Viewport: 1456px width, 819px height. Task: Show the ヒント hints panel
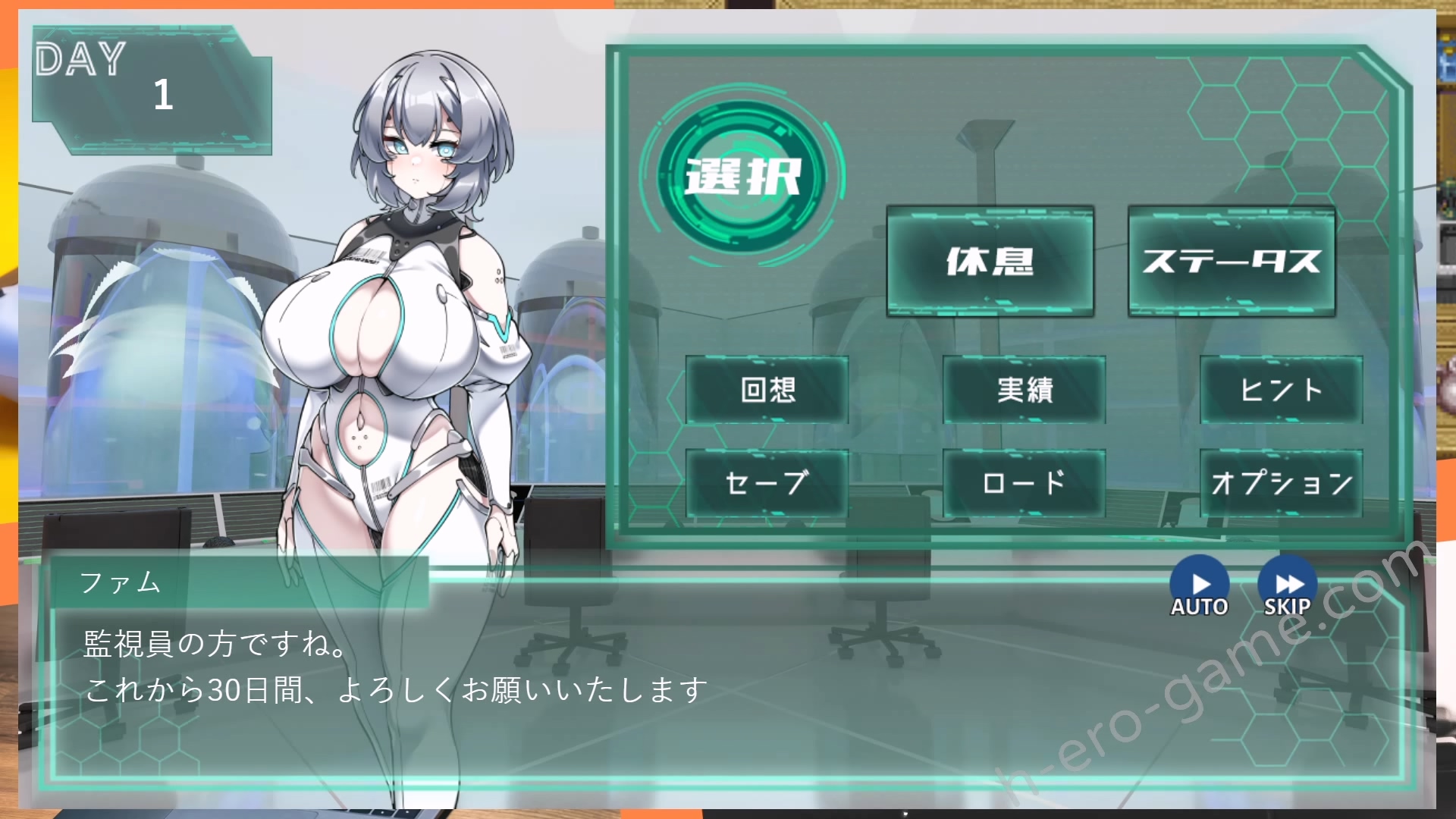(x=1281, y=390)
